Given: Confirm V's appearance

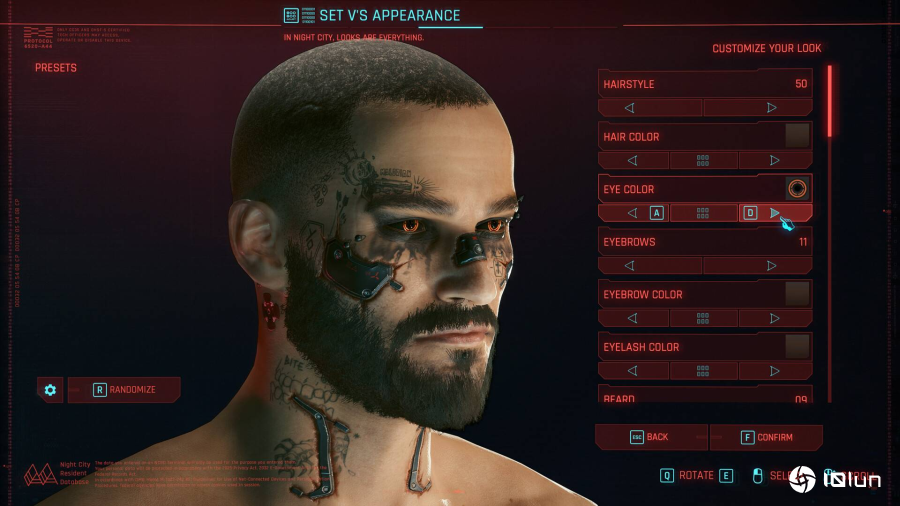Looking at the screenshot, I should click(x=766, y=437).
